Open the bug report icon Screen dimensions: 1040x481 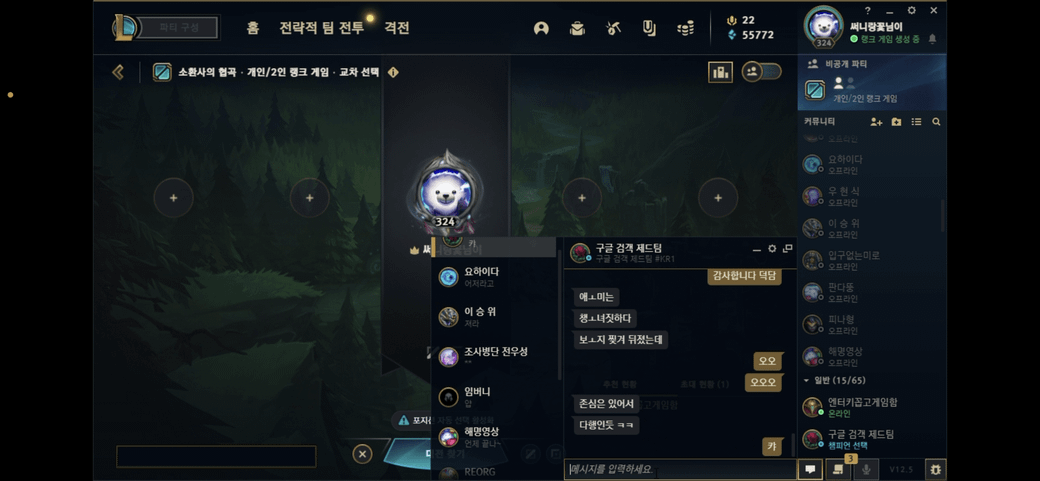tap(935, 469)
